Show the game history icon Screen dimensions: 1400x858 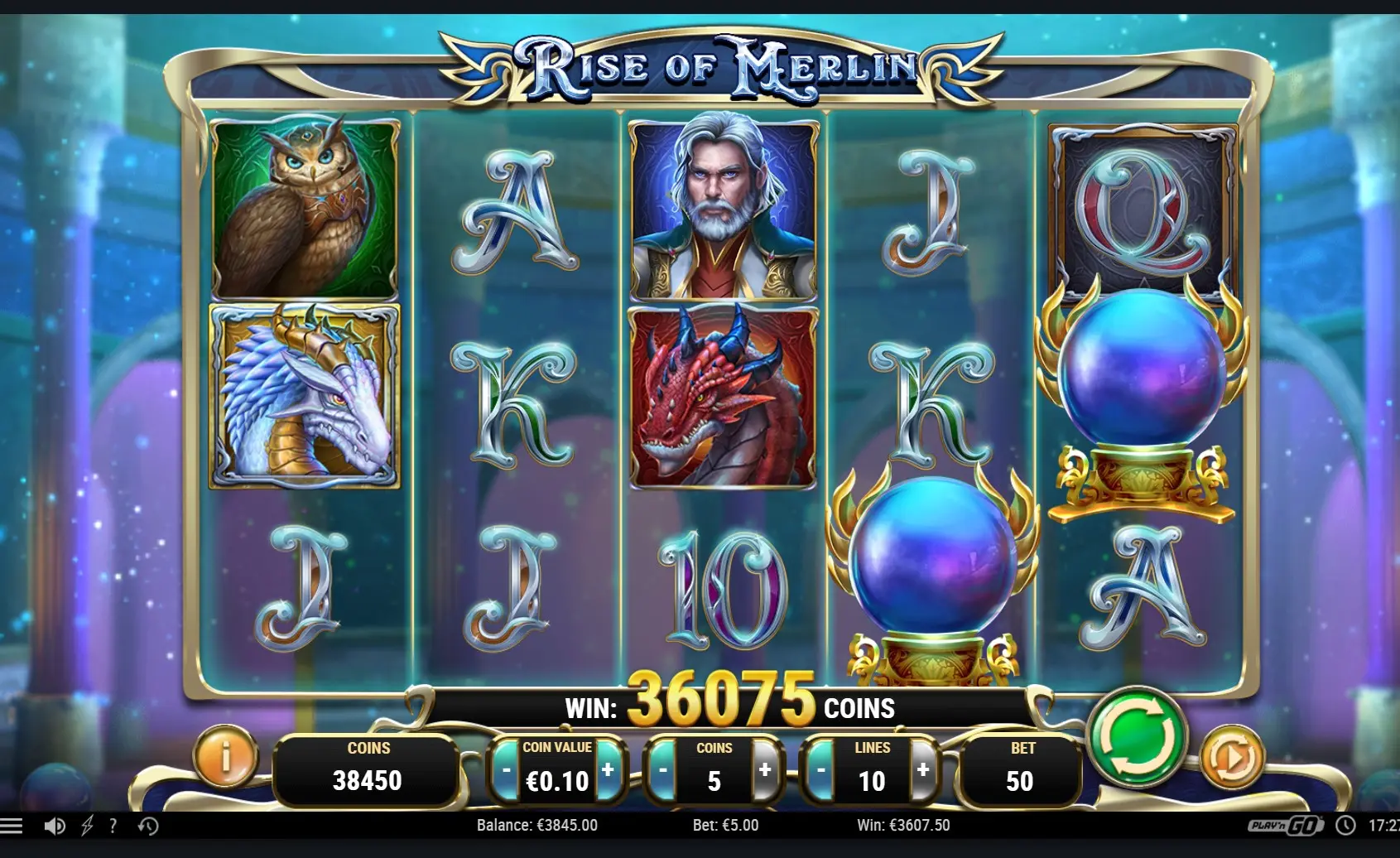[x=148, y=826]
